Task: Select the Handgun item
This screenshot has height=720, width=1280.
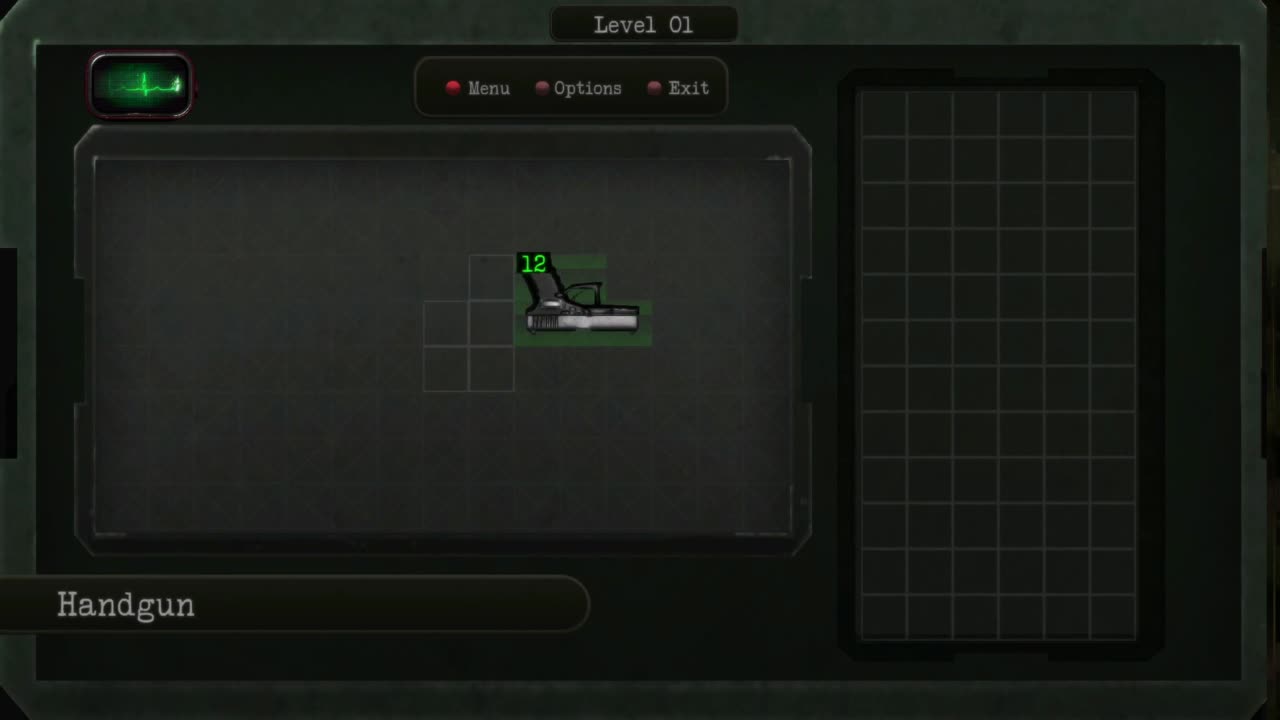Action: coord(580,300)
